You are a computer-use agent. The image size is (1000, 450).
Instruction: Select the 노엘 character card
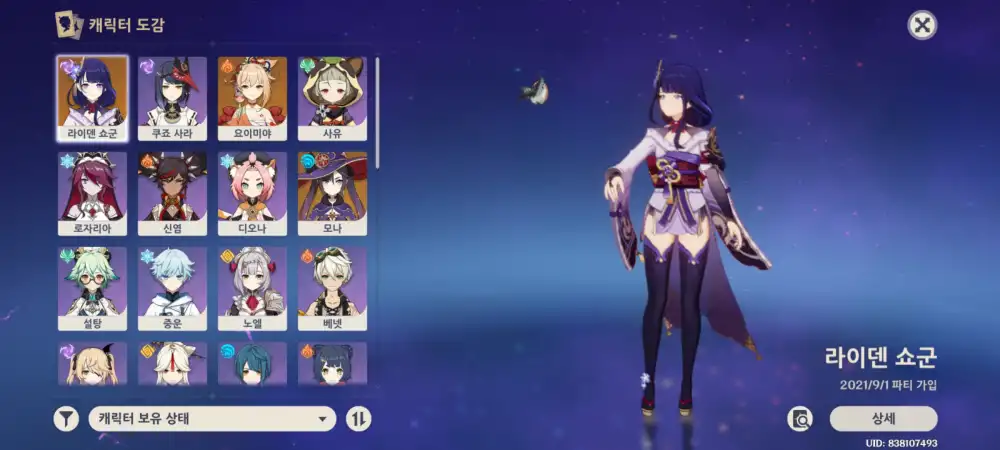(x=252, y=289)
